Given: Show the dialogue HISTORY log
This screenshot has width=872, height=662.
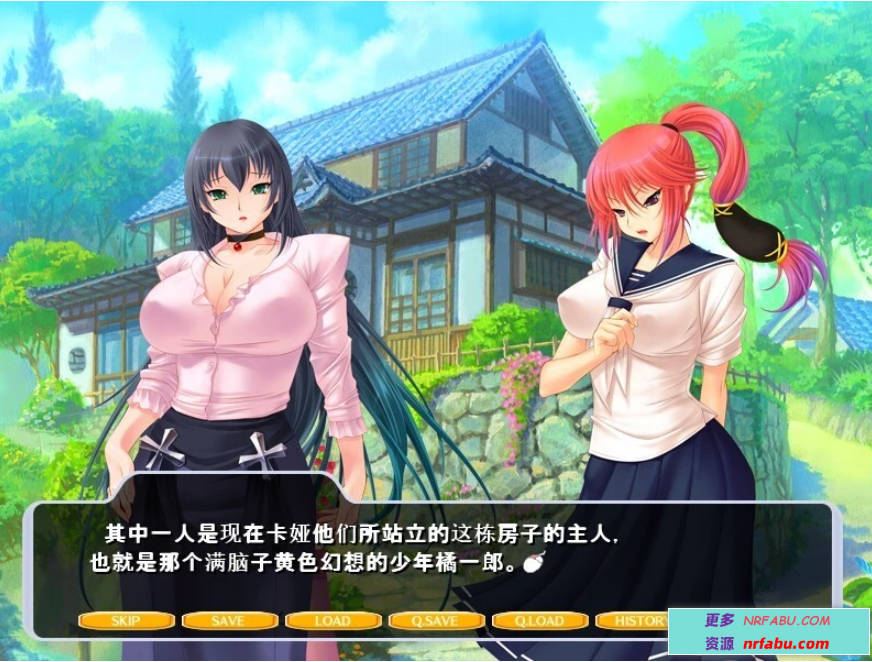Looking at the screenshot, I should click(634, 621).
